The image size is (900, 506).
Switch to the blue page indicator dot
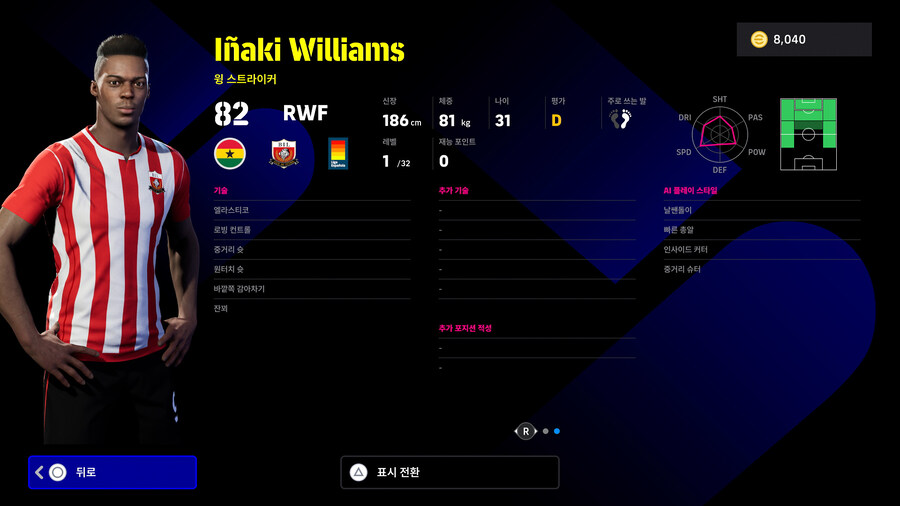click(557, 432)
